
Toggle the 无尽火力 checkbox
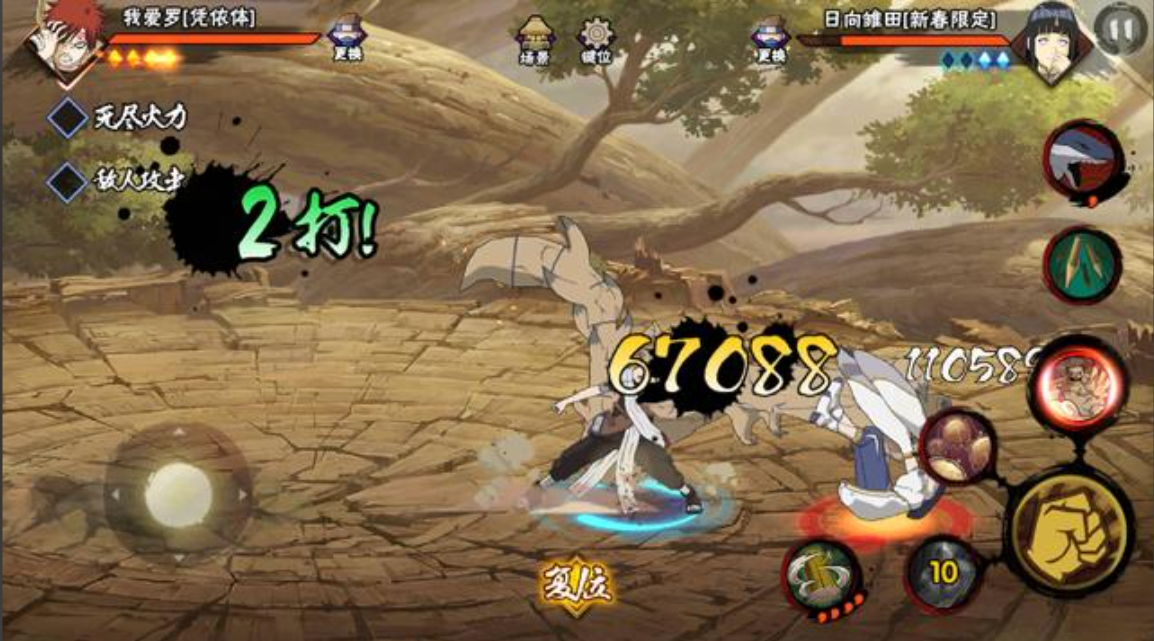(x=68, y=119)
